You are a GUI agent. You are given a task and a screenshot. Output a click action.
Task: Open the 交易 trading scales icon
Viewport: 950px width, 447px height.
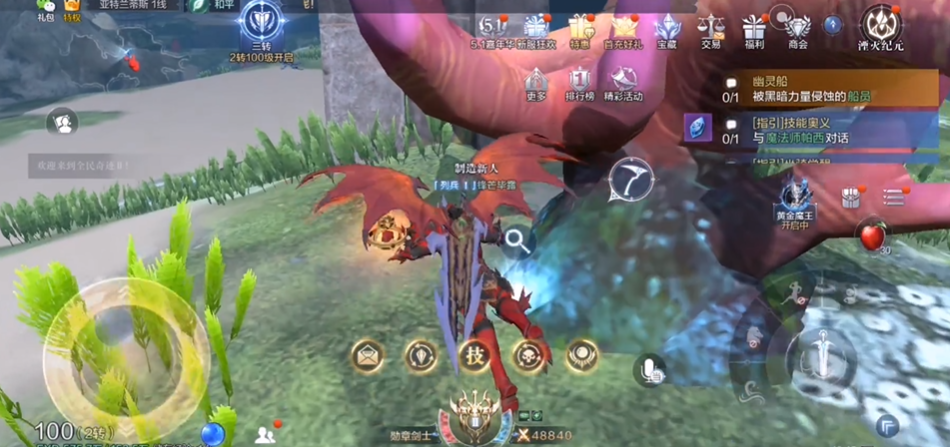[711, 28]
